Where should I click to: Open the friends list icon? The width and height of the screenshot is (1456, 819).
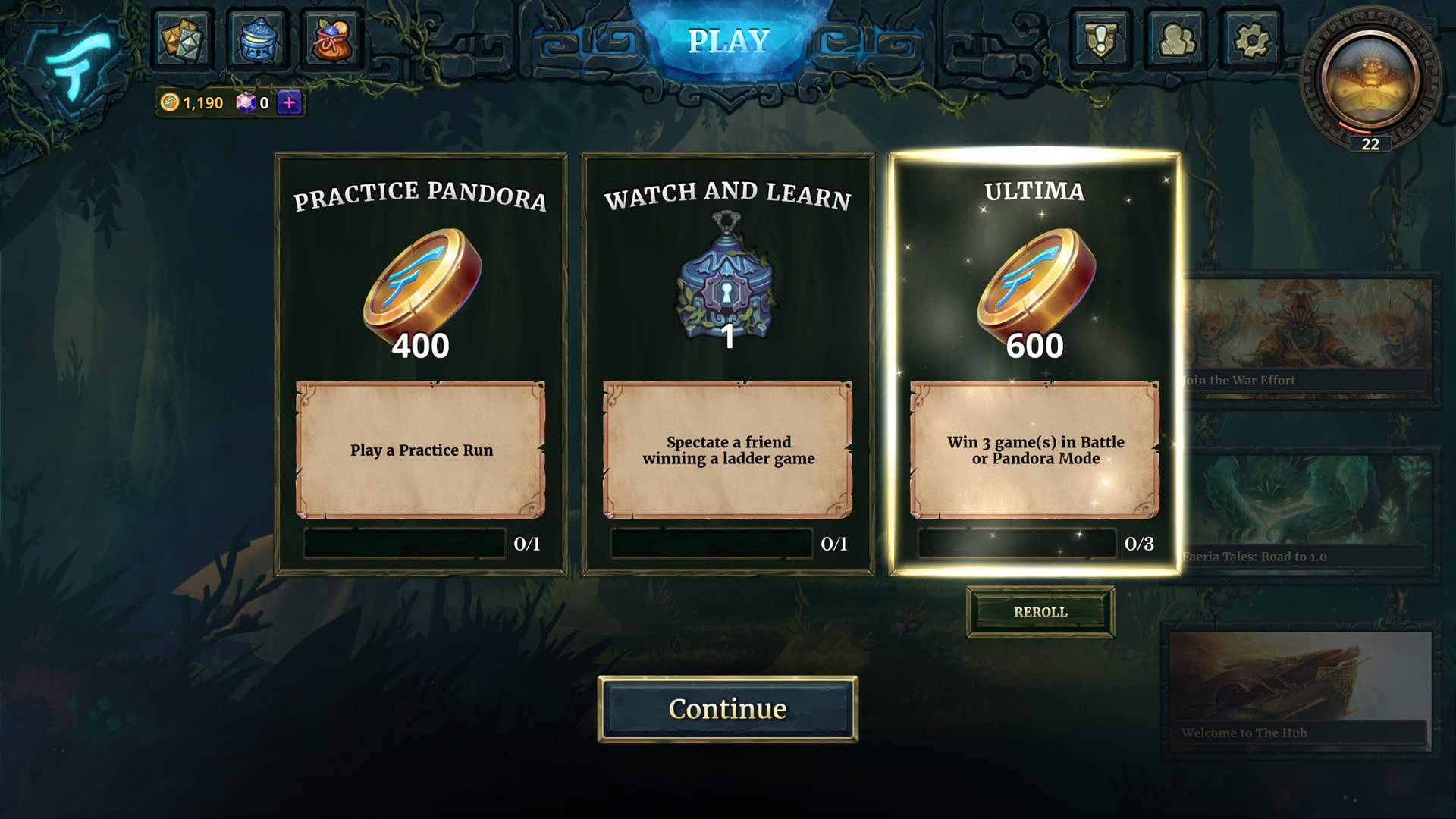(x=1175, y=39)
